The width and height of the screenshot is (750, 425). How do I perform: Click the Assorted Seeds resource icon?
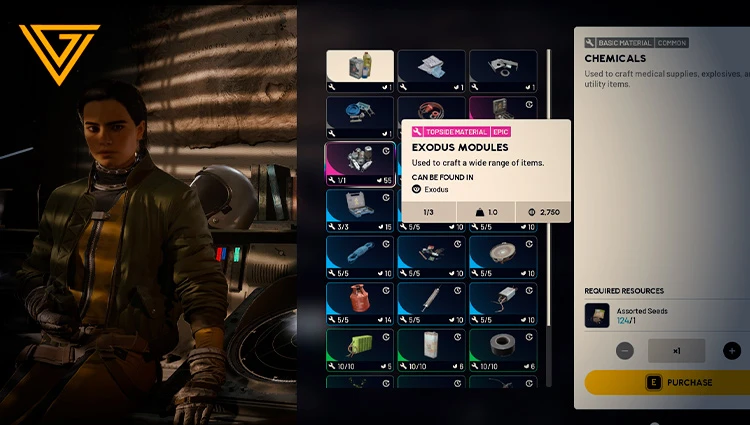pos(597,316)
